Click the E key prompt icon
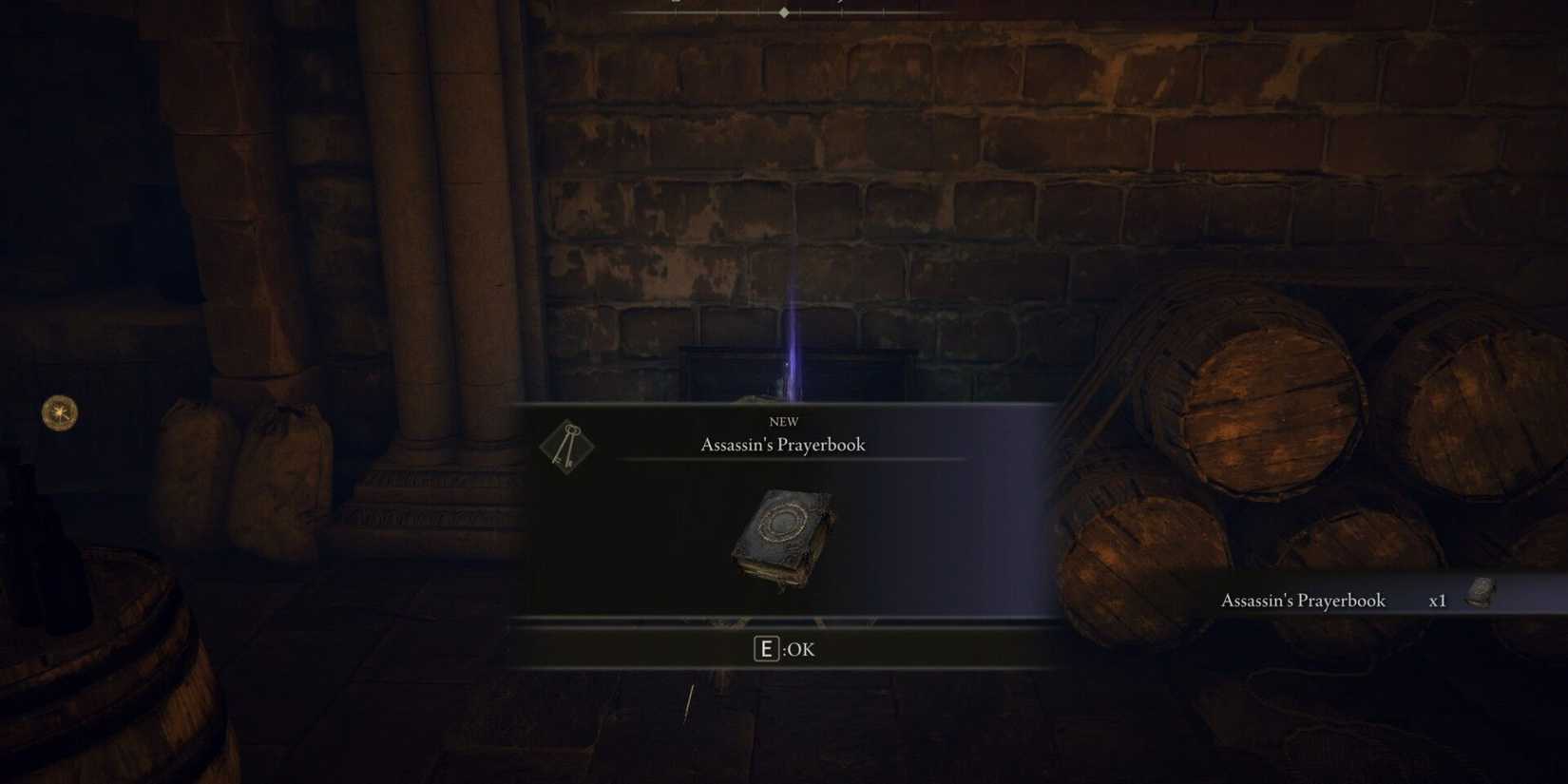Screen dimensions: 1568x784 coord(766,649)
